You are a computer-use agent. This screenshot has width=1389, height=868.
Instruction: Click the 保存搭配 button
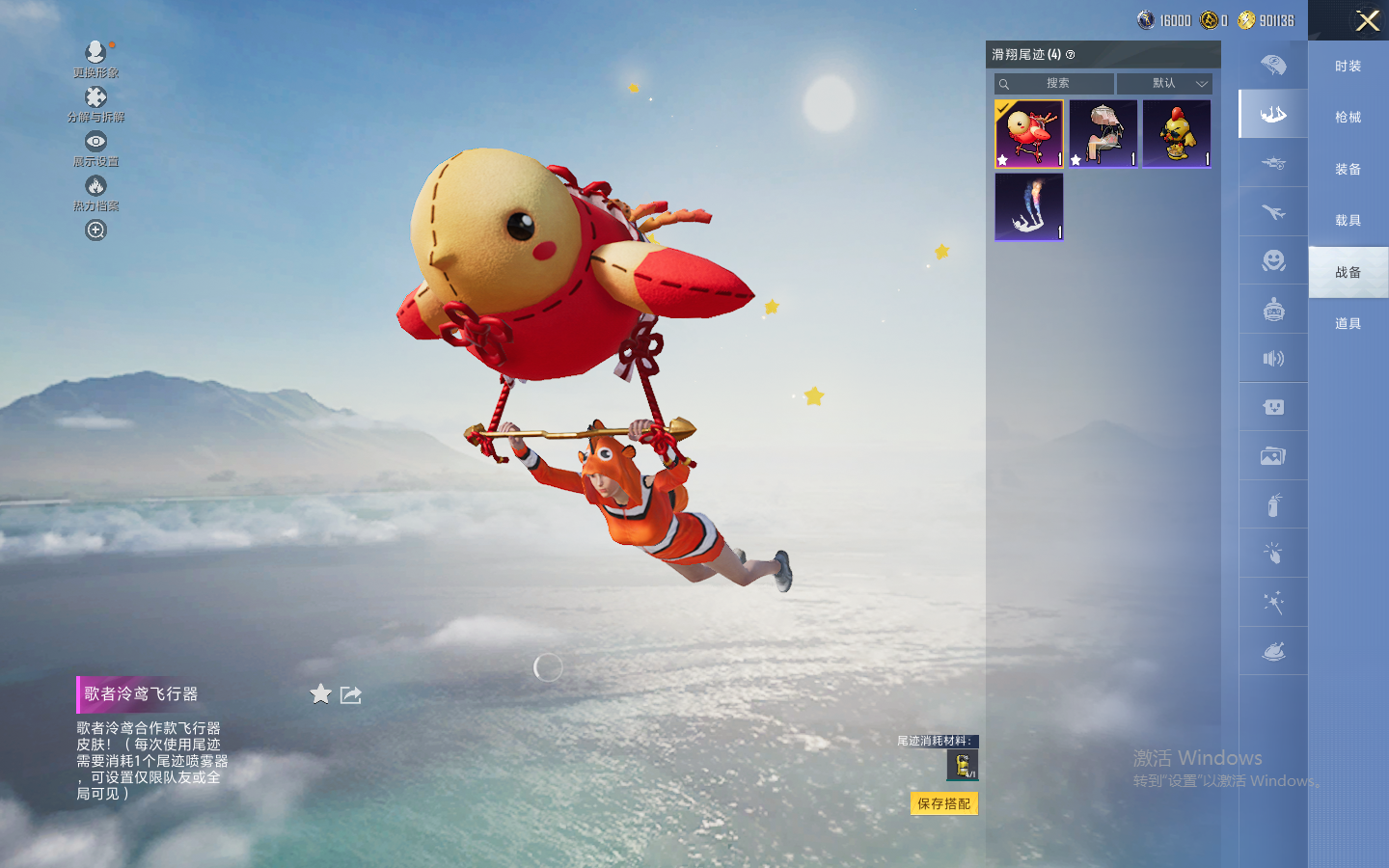click(943, 803)
